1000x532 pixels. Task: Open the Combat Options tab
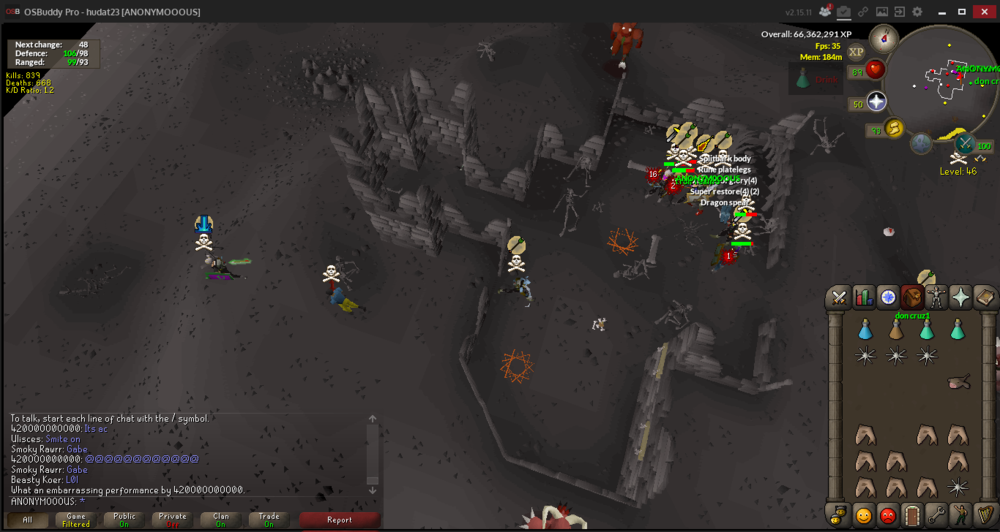[x=838, y=297]
